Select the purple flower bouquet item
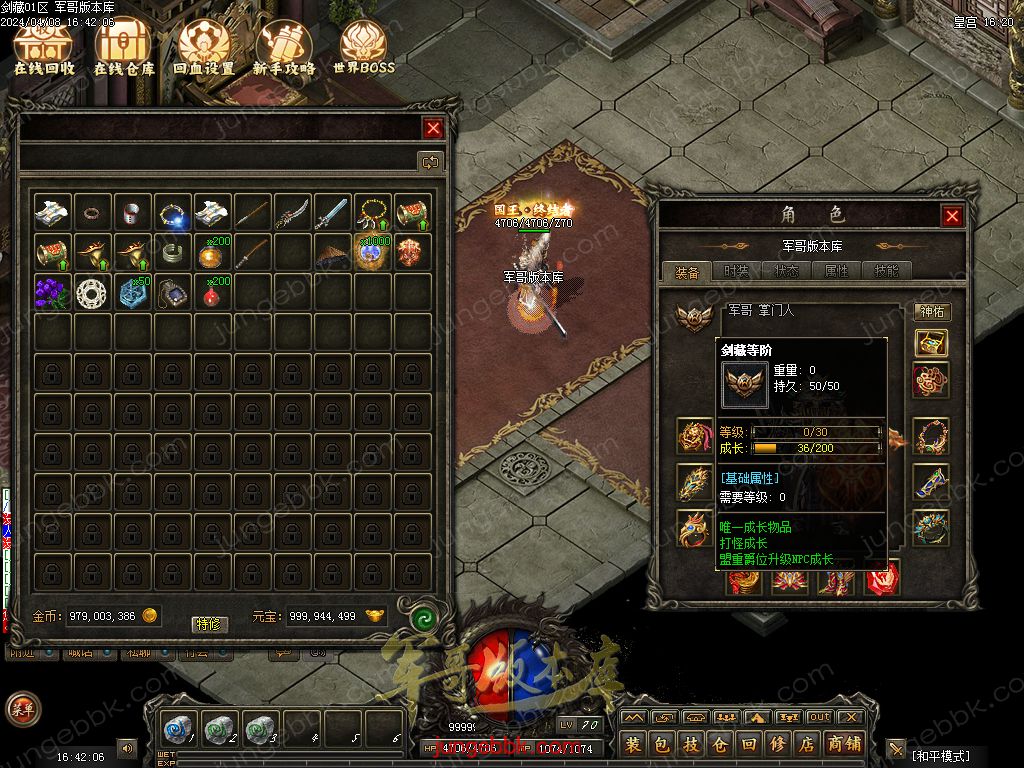 [x=52, y=292]
